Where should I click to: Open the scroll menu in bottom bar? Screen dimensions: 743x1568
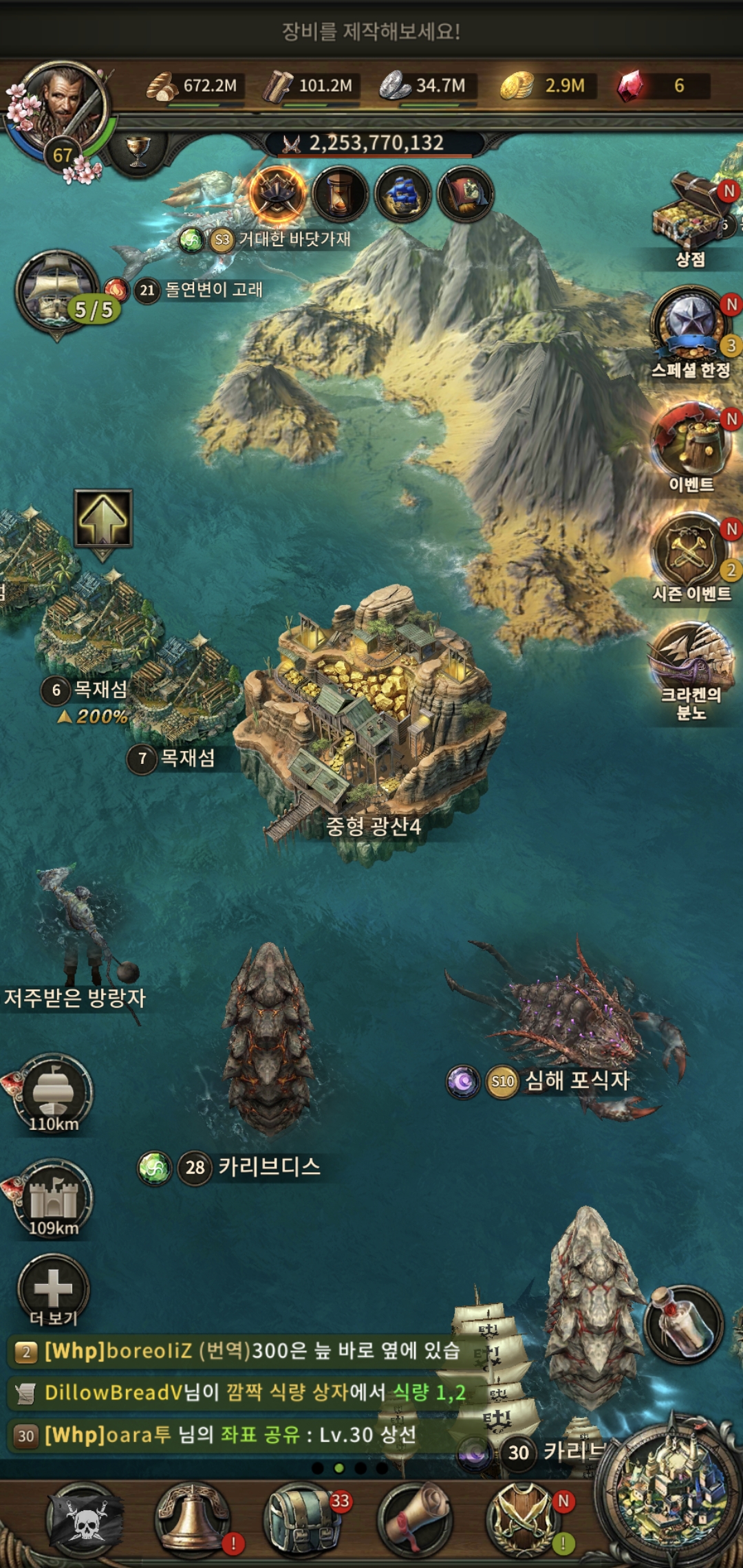click(413, 1520)
